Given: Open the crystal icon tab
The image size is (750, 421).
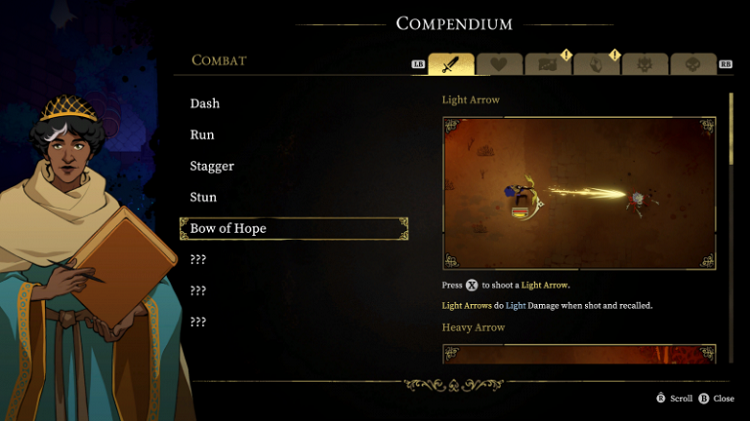Looking at the screenshot, I should 596,65.
